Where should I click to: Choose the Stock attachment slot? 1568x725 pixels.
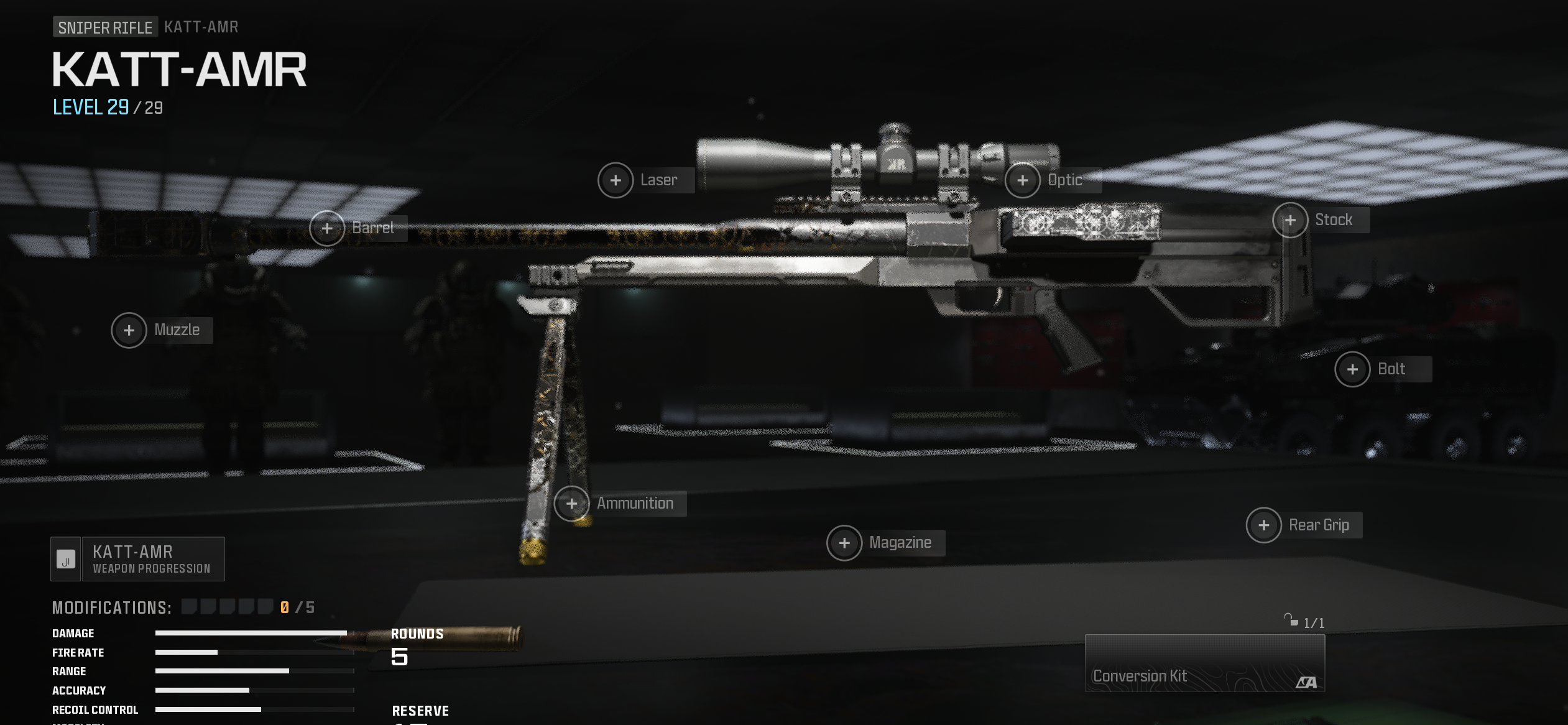[x=1290, y=220]
